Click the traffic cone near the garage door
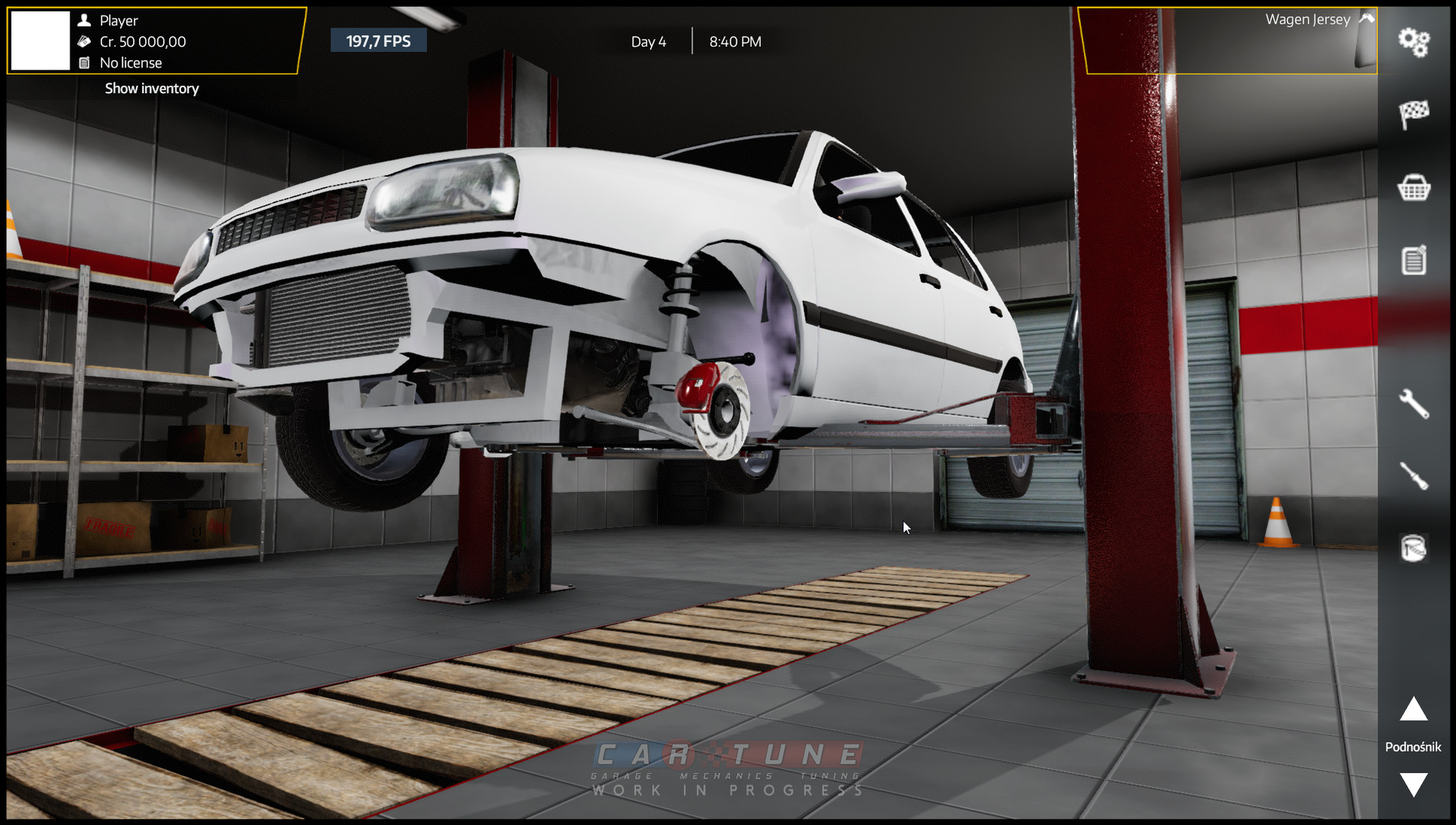Screen dimensions: 1456x825 tap(1276, 519)
